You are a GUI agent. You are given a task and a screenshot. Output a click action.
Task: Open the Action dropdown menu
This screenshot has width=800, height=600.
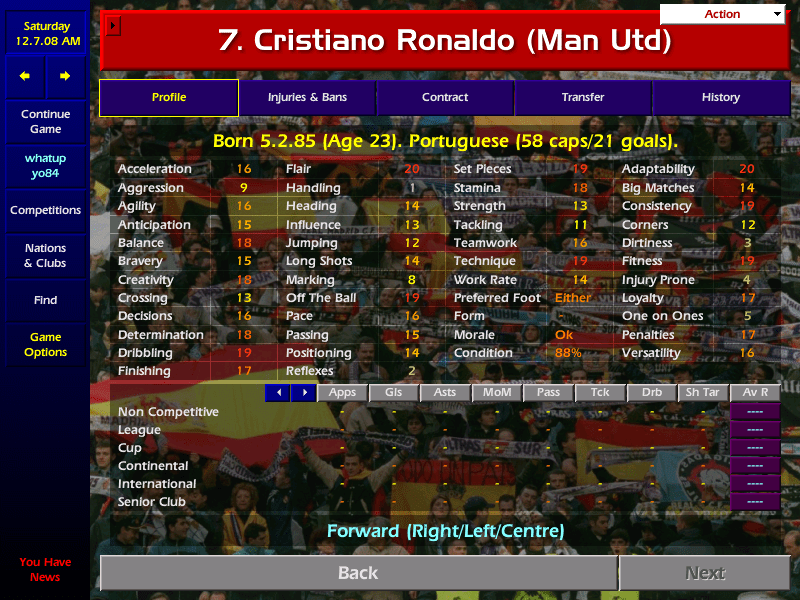[722, 14]
